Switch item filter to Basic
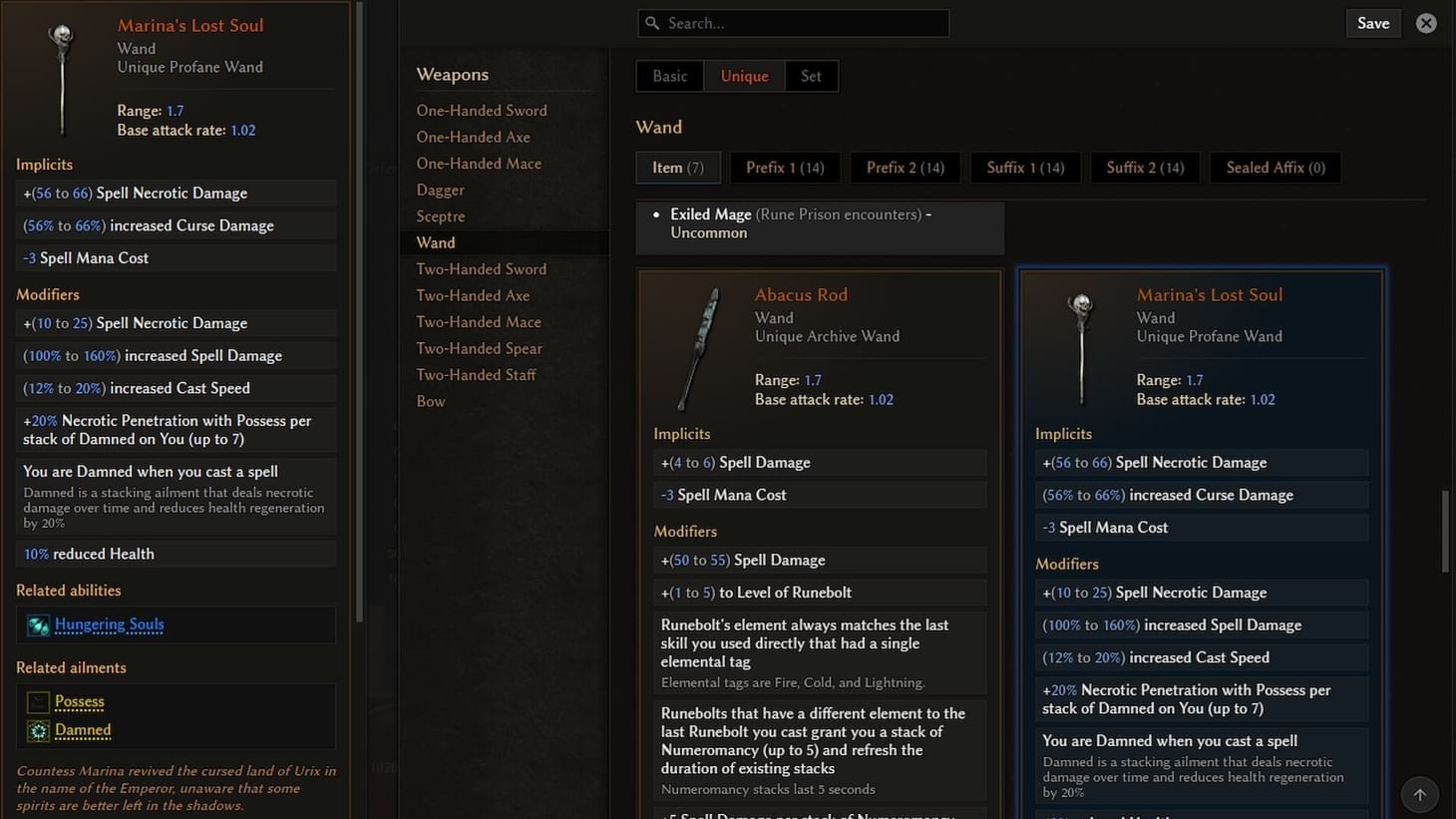Screen dimensions: 1456x819 (x=668, y=75)
